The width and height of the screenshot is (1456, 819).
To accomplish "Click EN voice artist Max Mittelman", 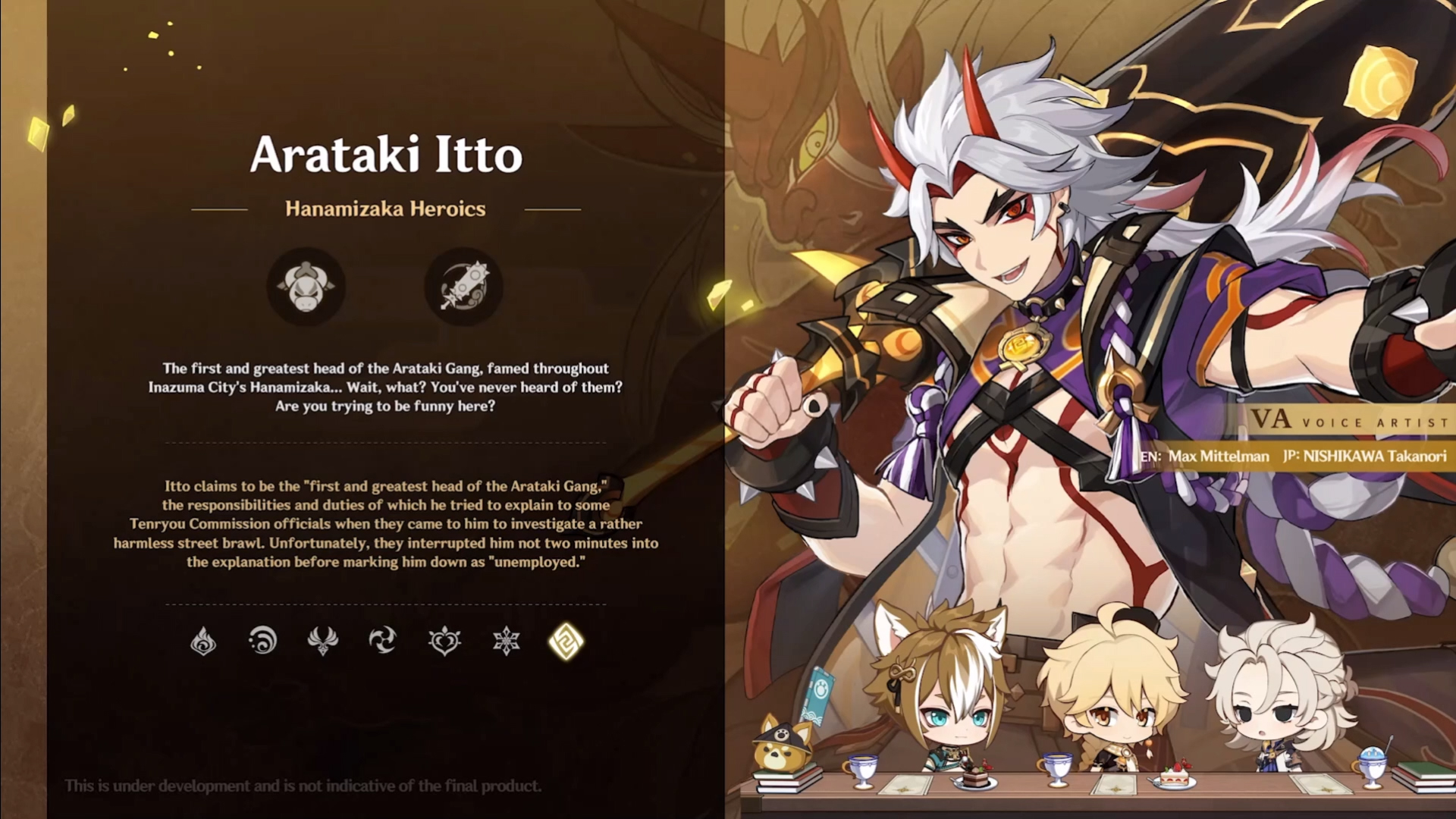I will point(1205,457).
